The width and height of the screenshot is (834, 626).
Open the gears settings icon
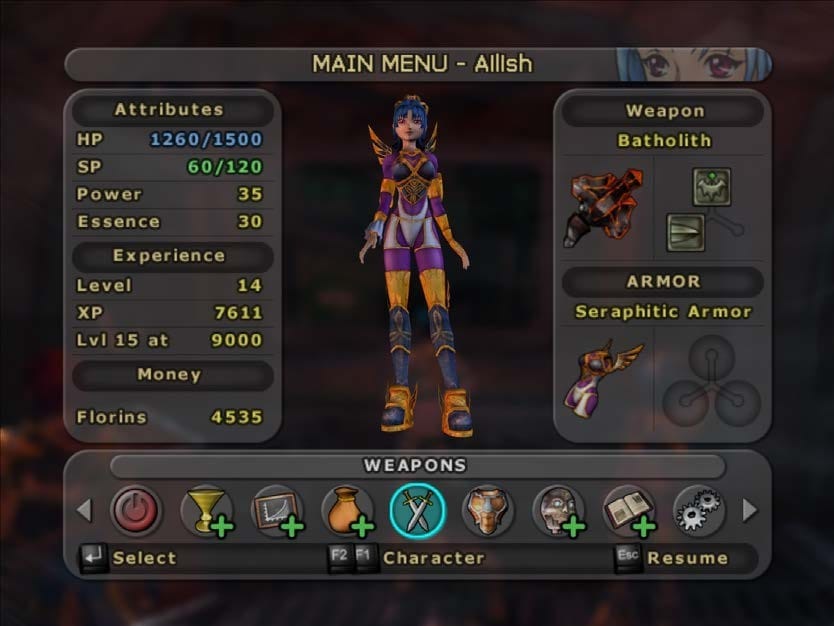coord(697,510)
